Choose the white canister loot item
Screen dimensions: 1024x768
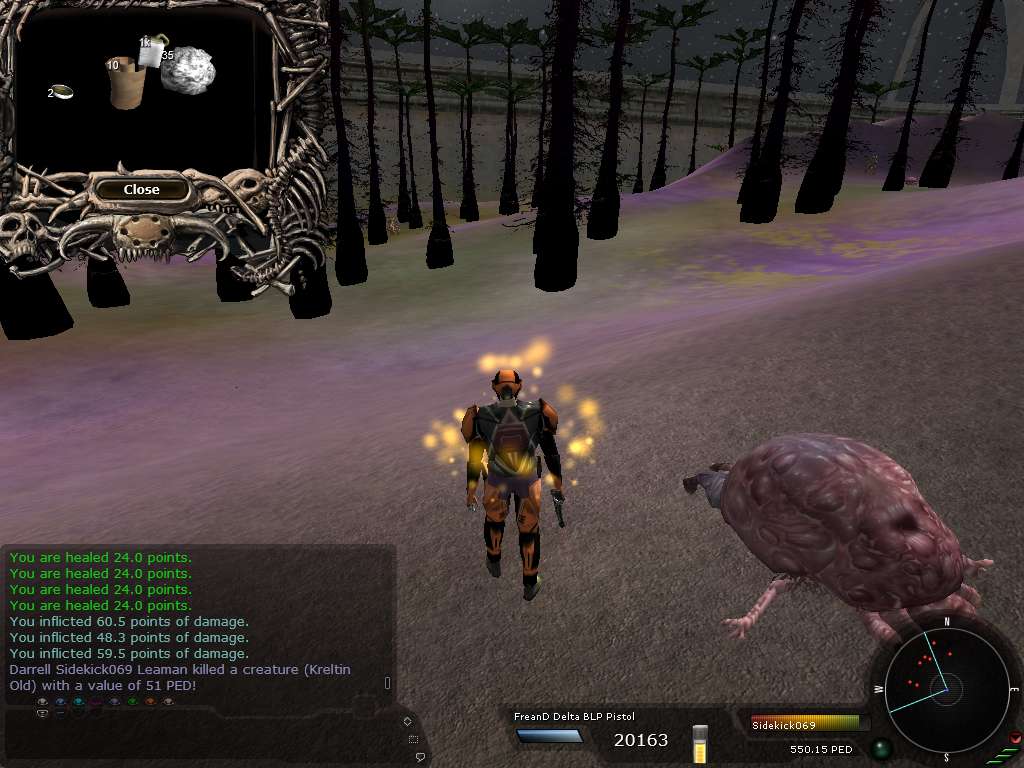pyautogui.click(x=151, y=52)
